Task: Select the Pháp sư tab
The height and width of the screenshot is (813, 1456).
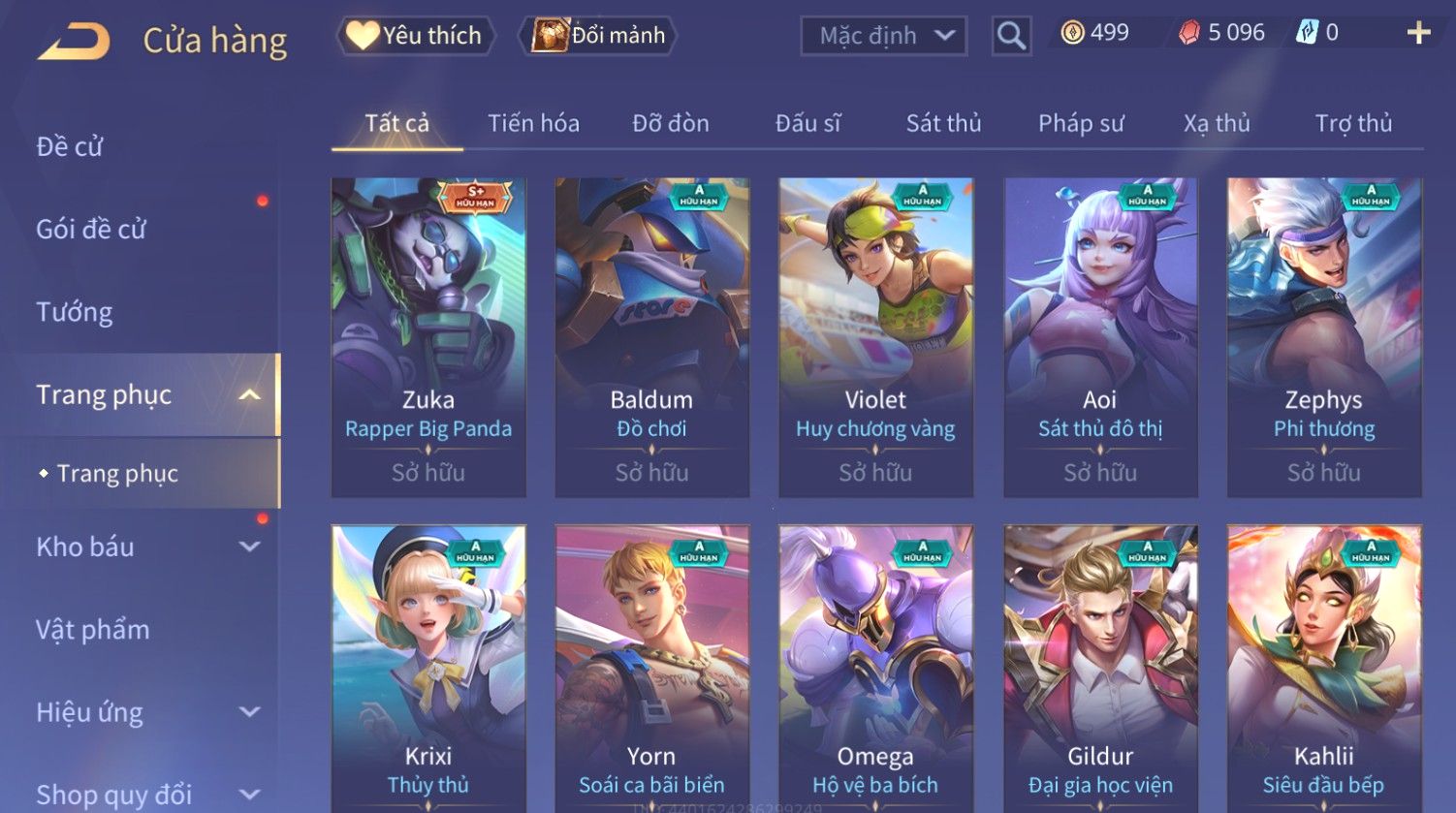Action: [x=1081, y=123]
